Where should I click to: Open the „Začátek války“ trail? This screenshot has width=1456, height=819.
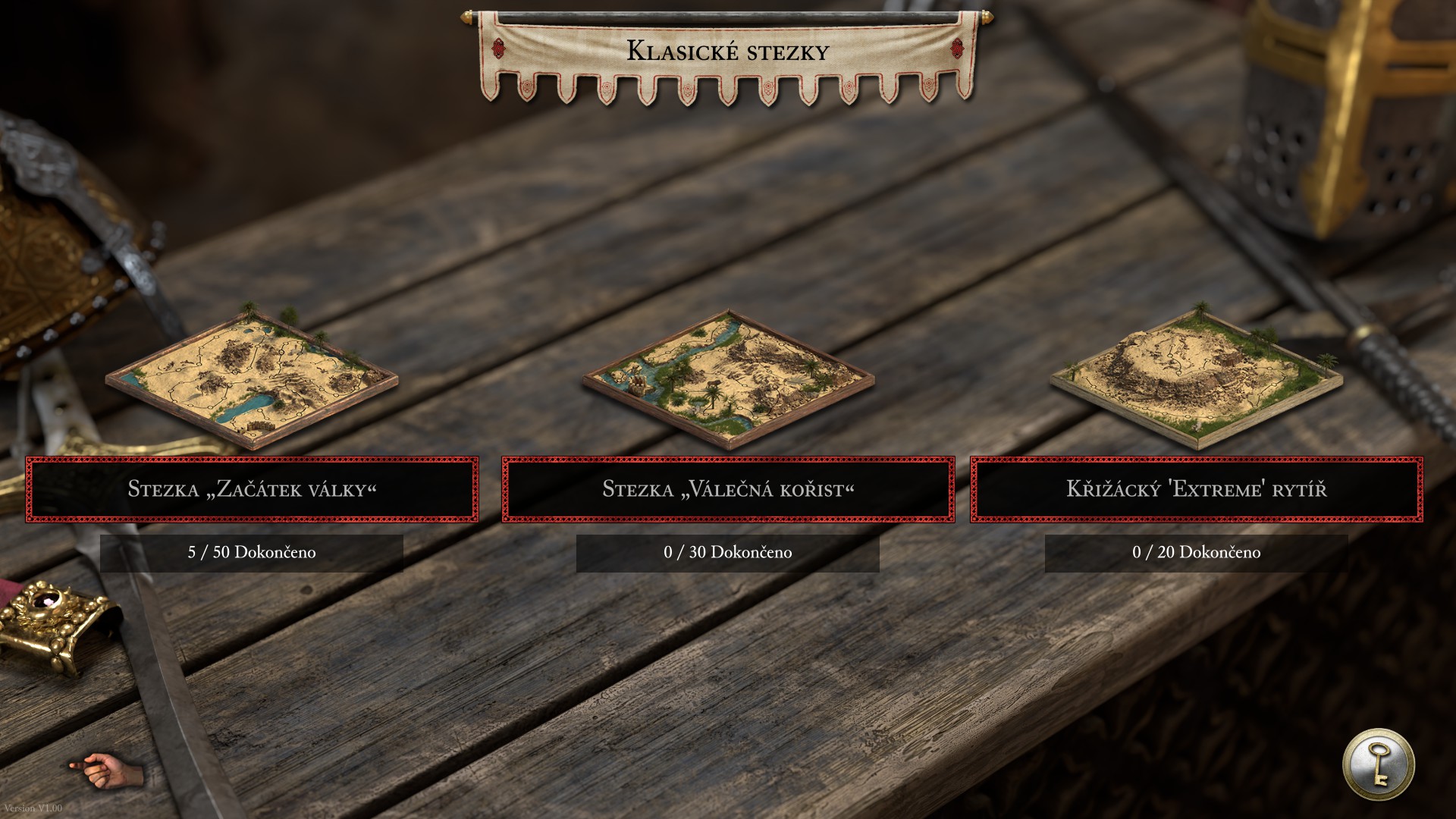[252, 489]
